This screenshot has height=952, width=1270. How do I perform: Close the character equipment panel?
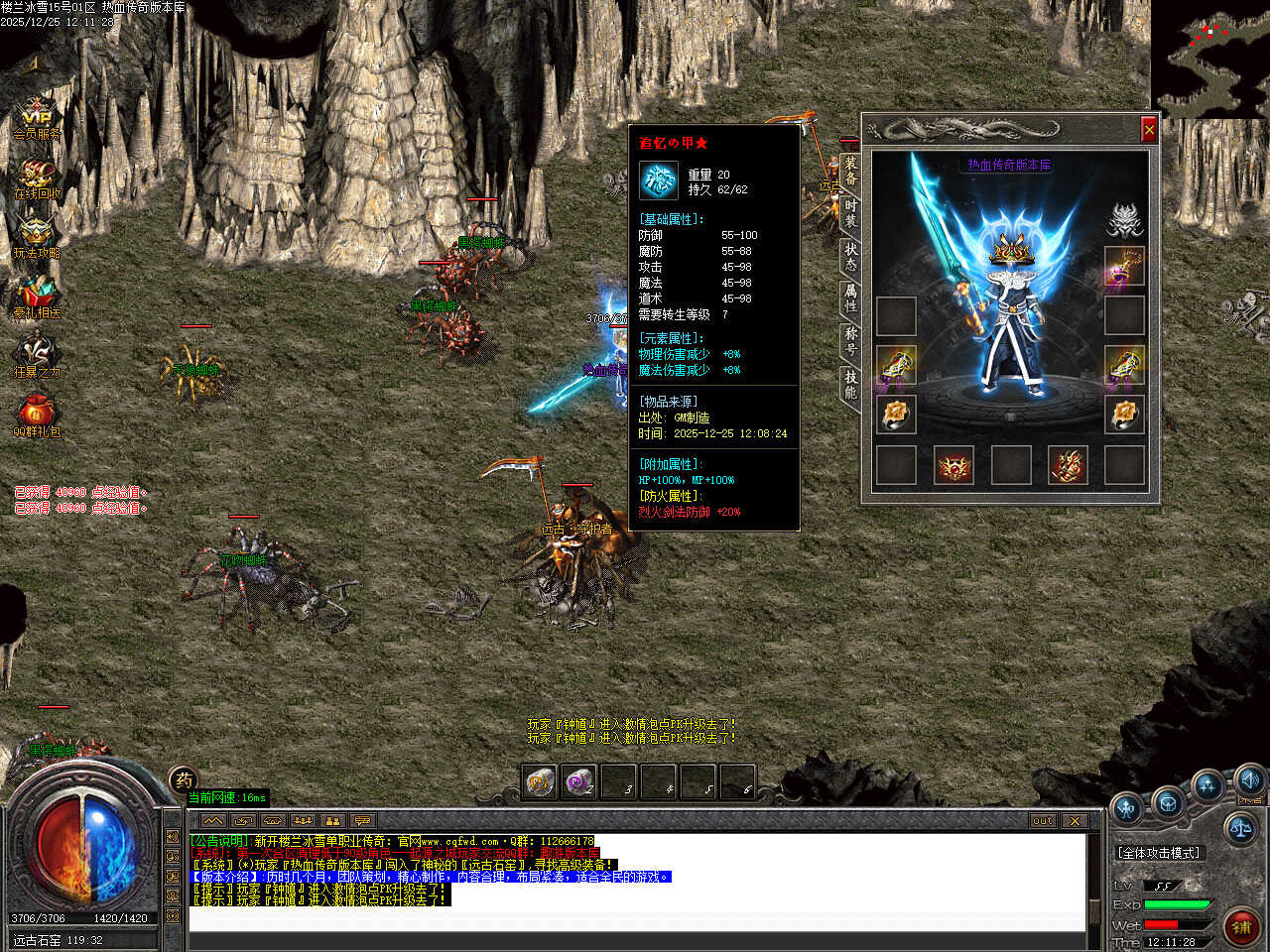[x=1149, y=129]
